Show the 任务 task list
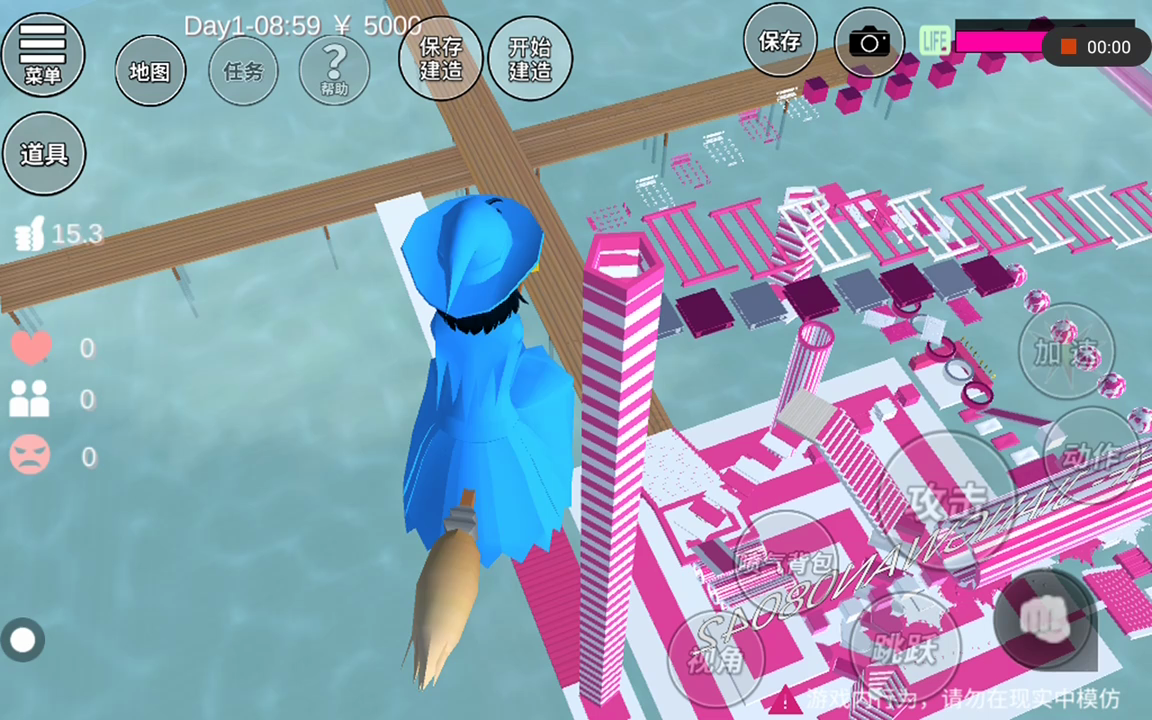 (243, 71)
